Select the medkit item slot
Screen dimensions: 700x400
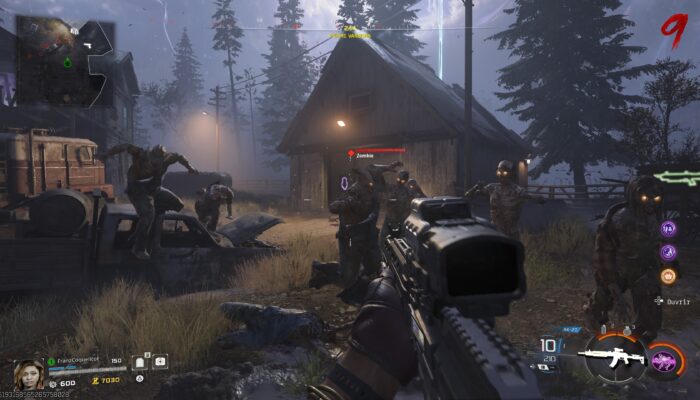tap(160, 362)
